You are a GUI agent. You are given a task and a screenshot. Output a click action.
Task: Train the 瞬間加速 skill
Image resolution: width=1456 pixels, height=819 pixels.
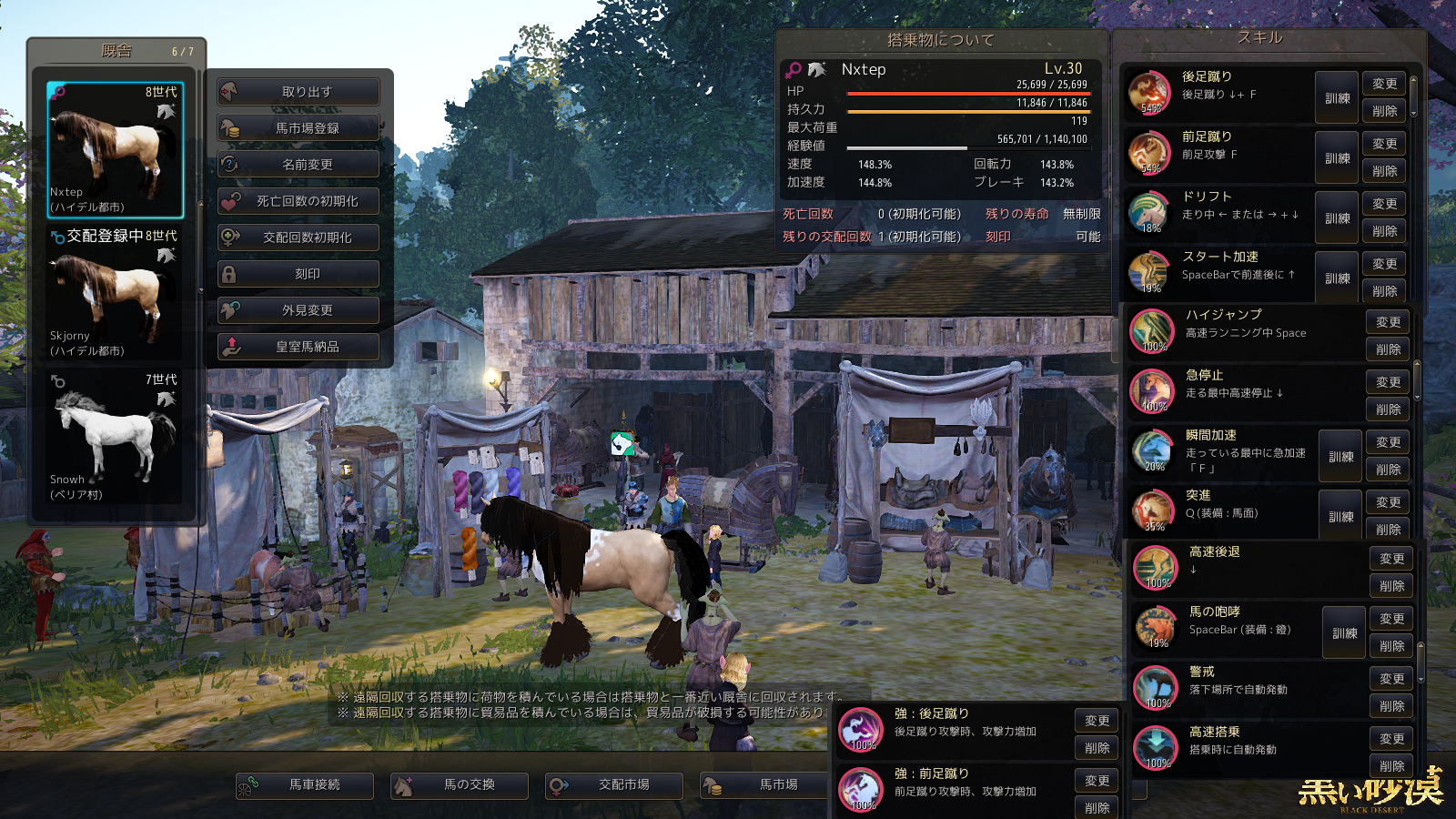click(x=1340, y=457)
